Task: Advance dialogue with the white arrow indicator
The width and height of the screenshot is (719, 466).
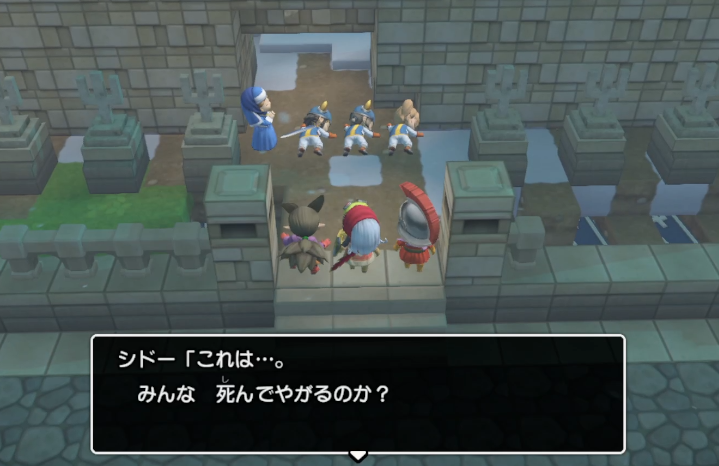Action: [357, 455]
